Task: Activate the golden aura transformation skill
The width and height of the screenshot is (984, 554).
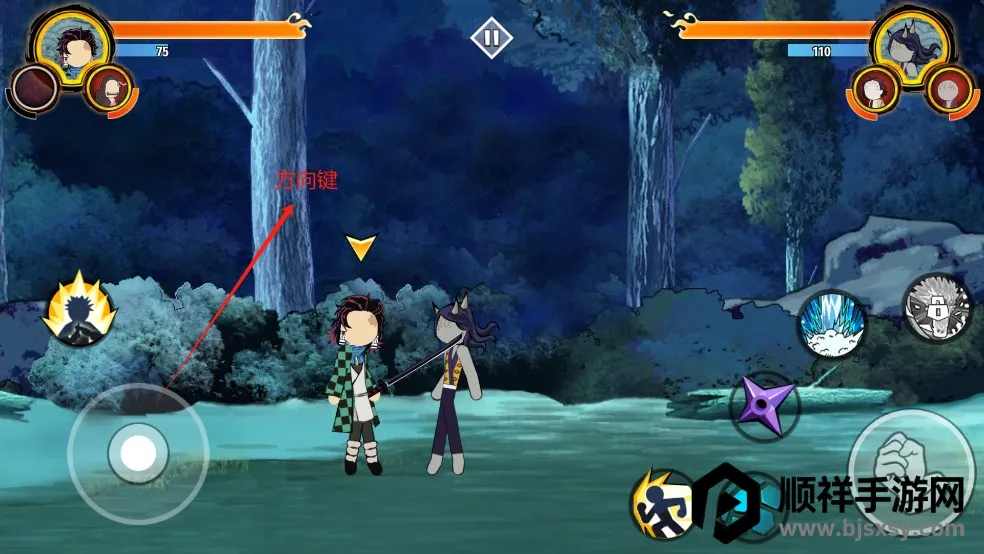Action: click(x=78, y=311)
